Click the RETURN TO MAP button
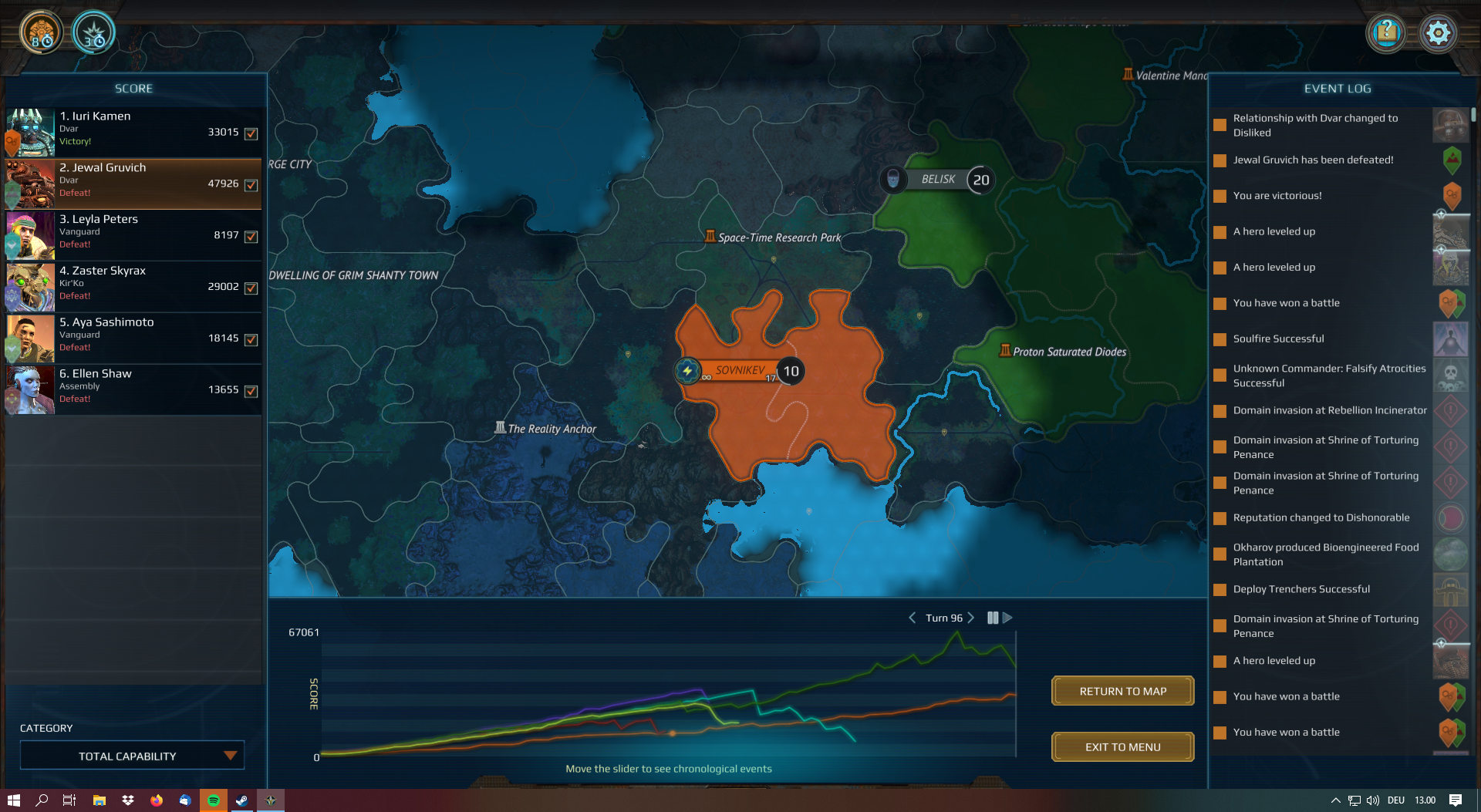 [1122, 690]
